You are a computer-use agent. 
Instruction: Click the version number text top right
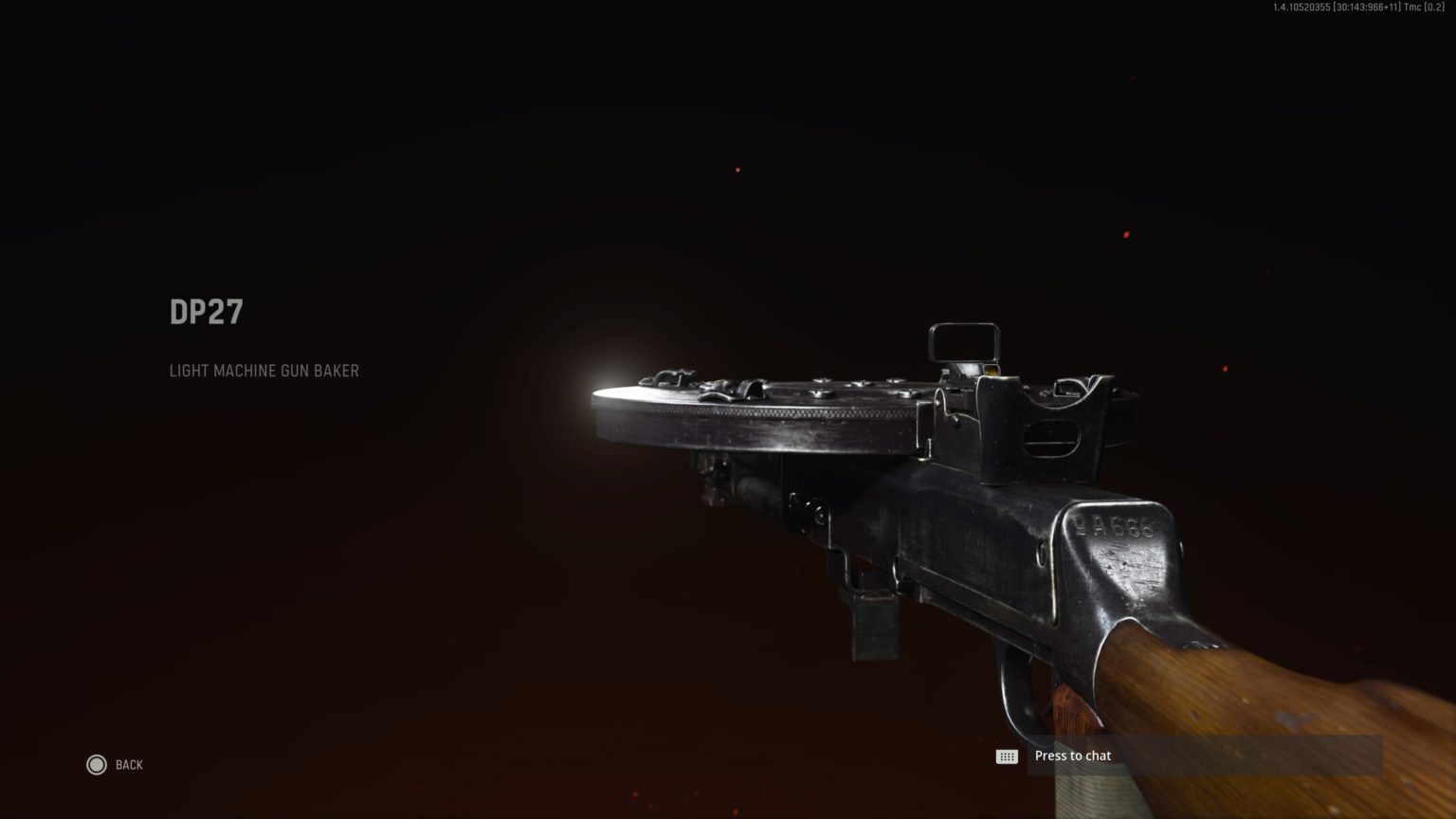[1356, 8]
